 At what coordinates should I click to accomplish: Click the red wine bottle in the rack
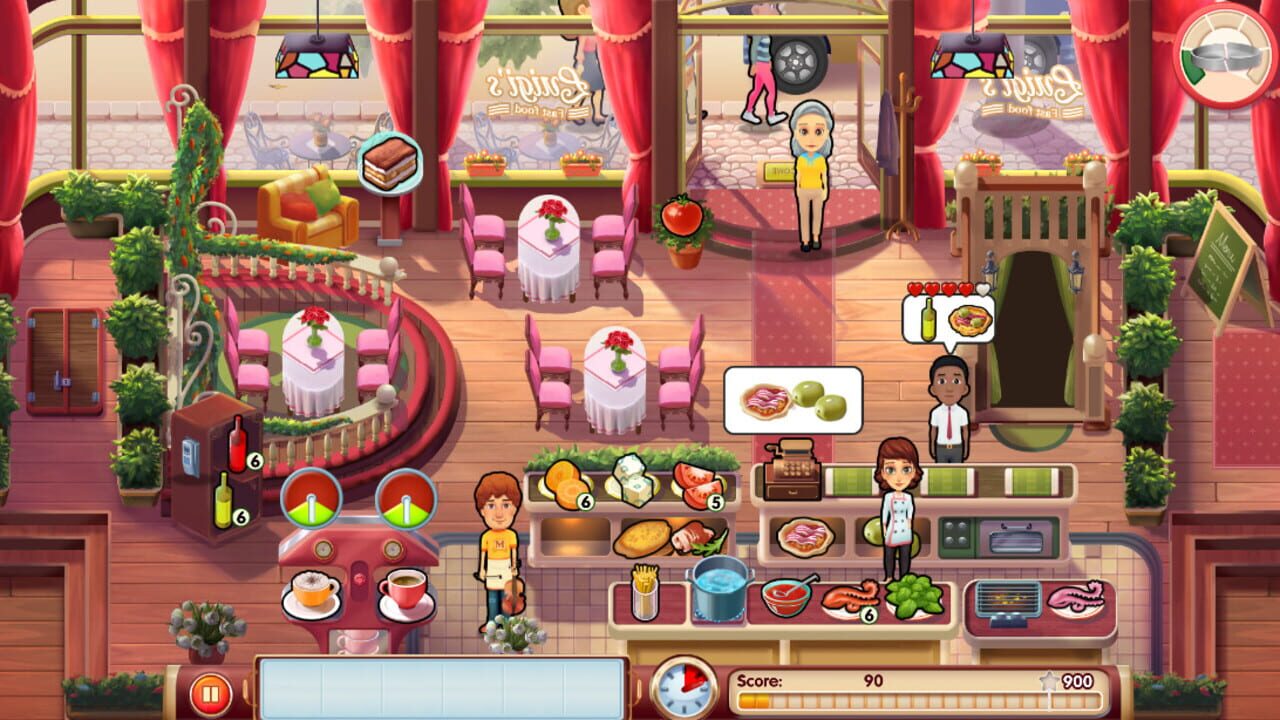[x=236, y=443]
